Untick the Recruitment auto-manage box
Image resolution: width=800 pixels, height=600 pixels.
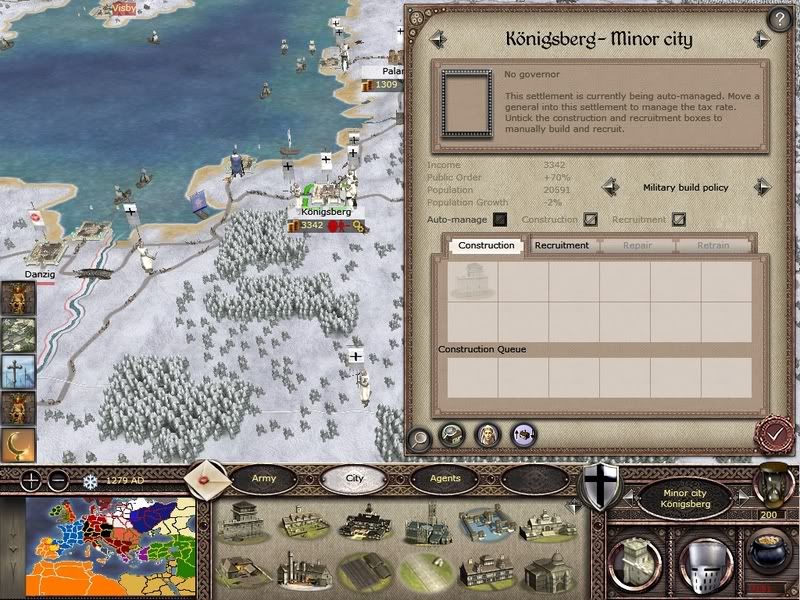click(x=679, y=219)
